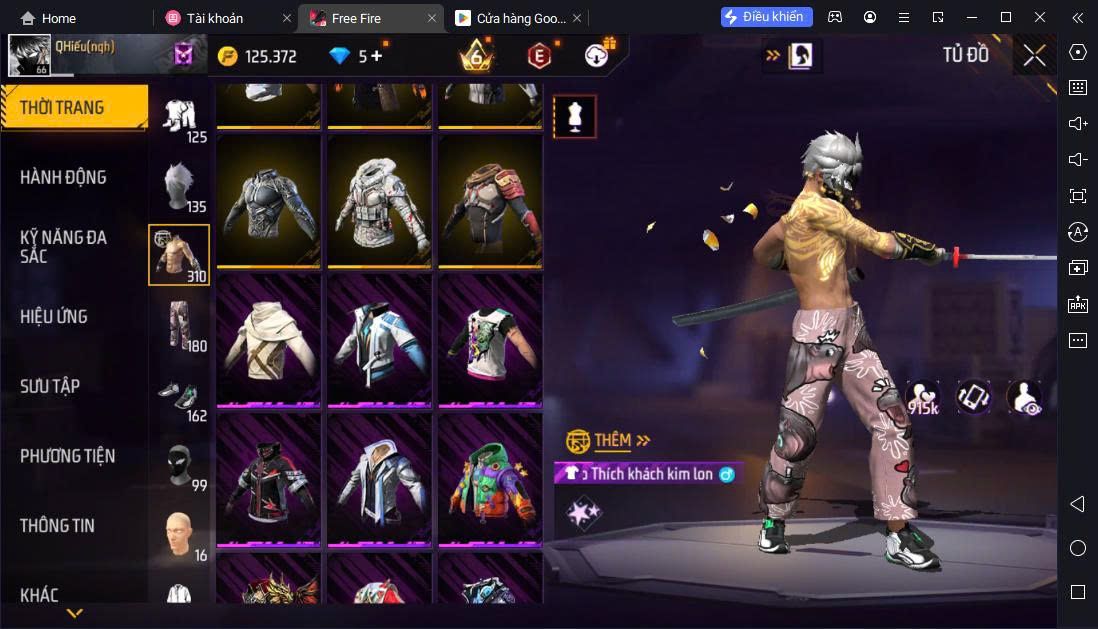This screenshot has height=629, width=1098.
Task: Open the HIỆU ỨNG section
Action: (x=54, y=316)
